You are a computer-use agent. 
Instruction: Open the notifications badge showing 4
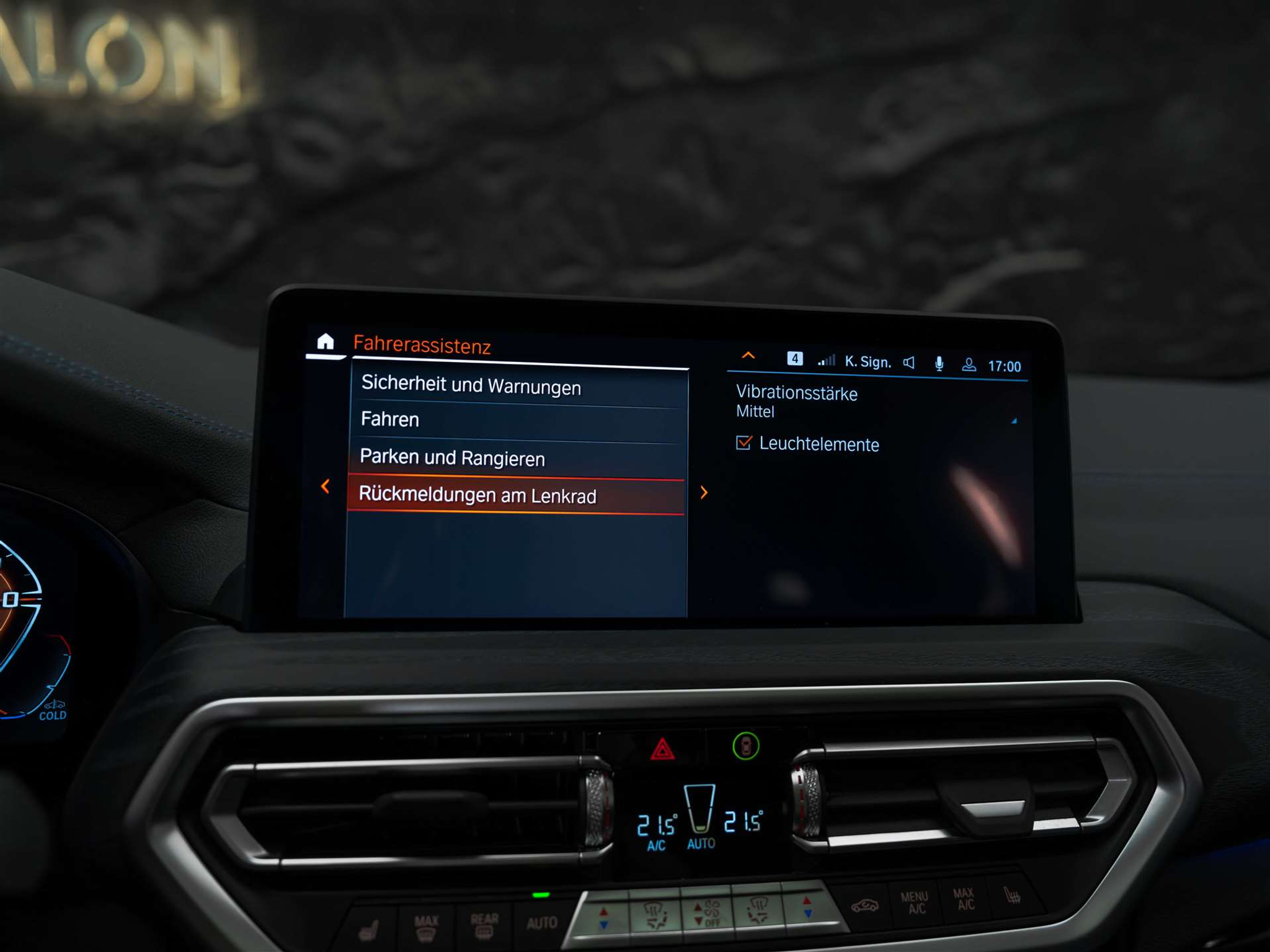(794, 359)
